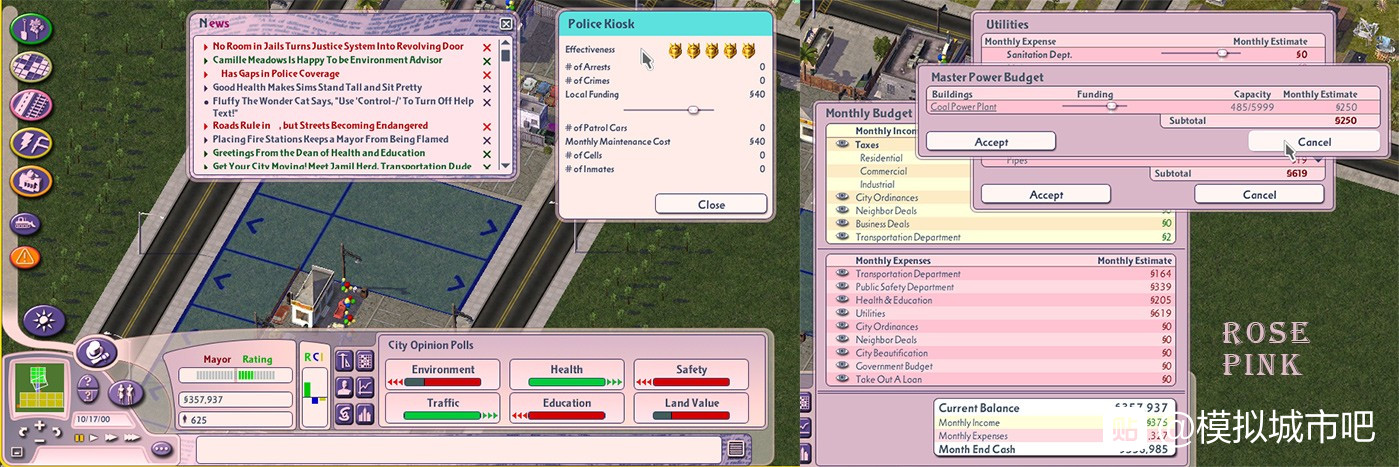Open the Environment opinion poll
The width and height of the screenshot is (1399, 467).
(x=443, y=375)
